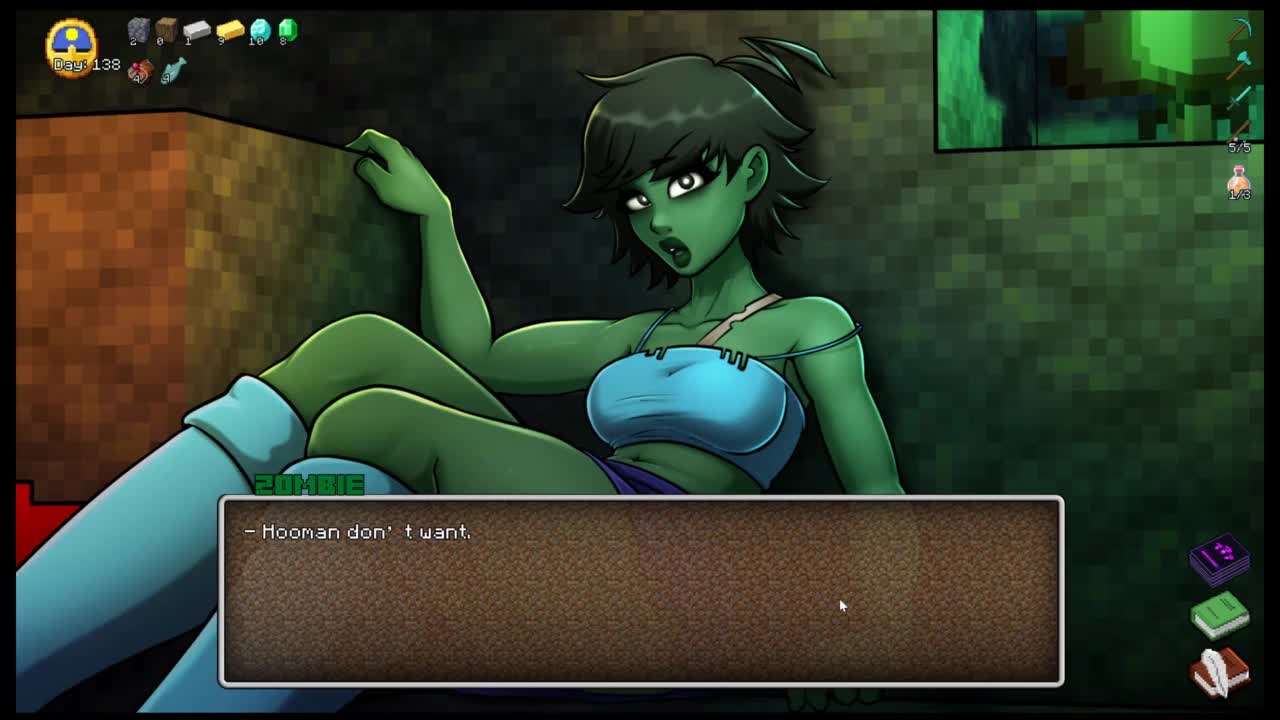Select the fish food icon
Screen dimensions: 1280x720
pyautogui.click(x=173, y=70)
